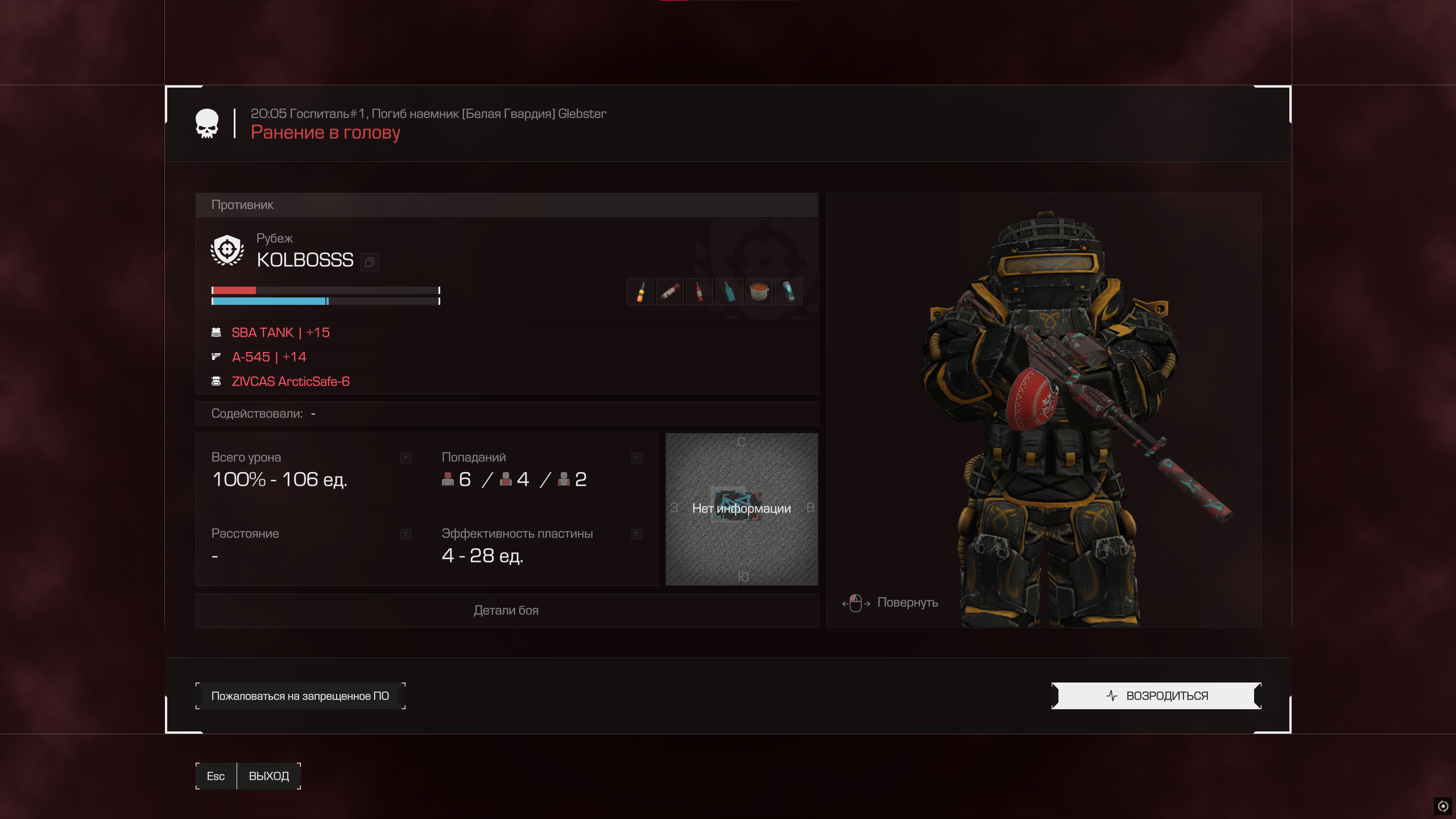Open the Всего урона help tooltip
Viewport: 1456px width, 819px height.
click(406, 458)
